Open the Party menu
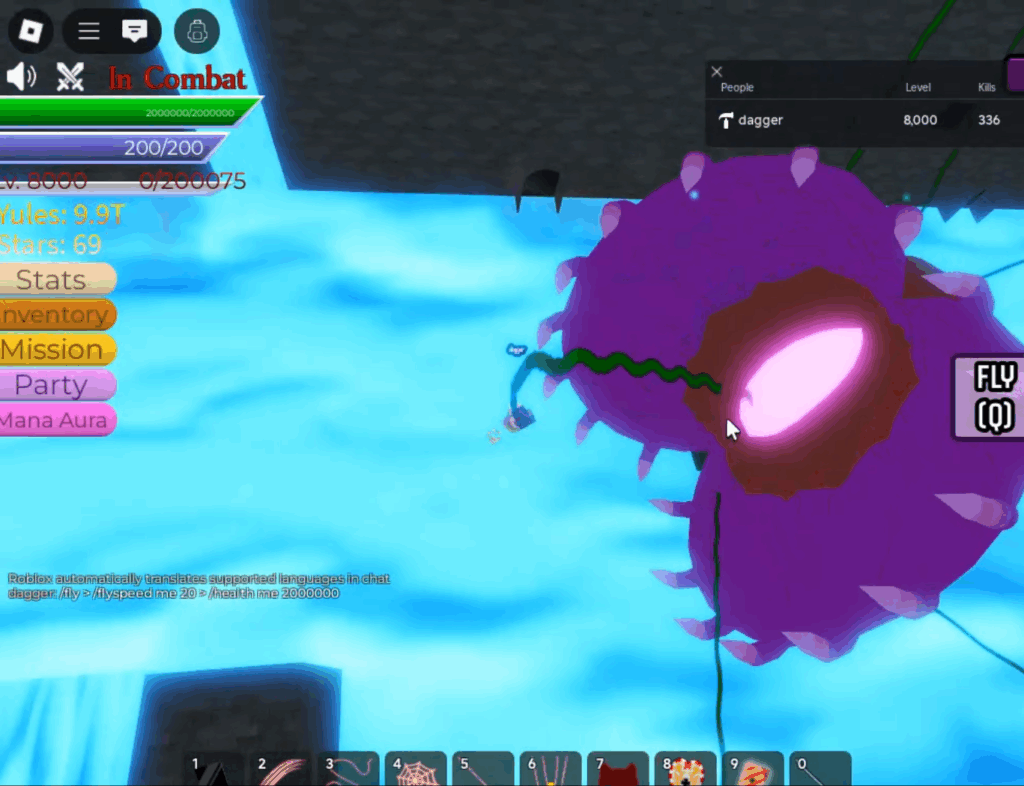1024x786 pixels. [x=57, y=385]
